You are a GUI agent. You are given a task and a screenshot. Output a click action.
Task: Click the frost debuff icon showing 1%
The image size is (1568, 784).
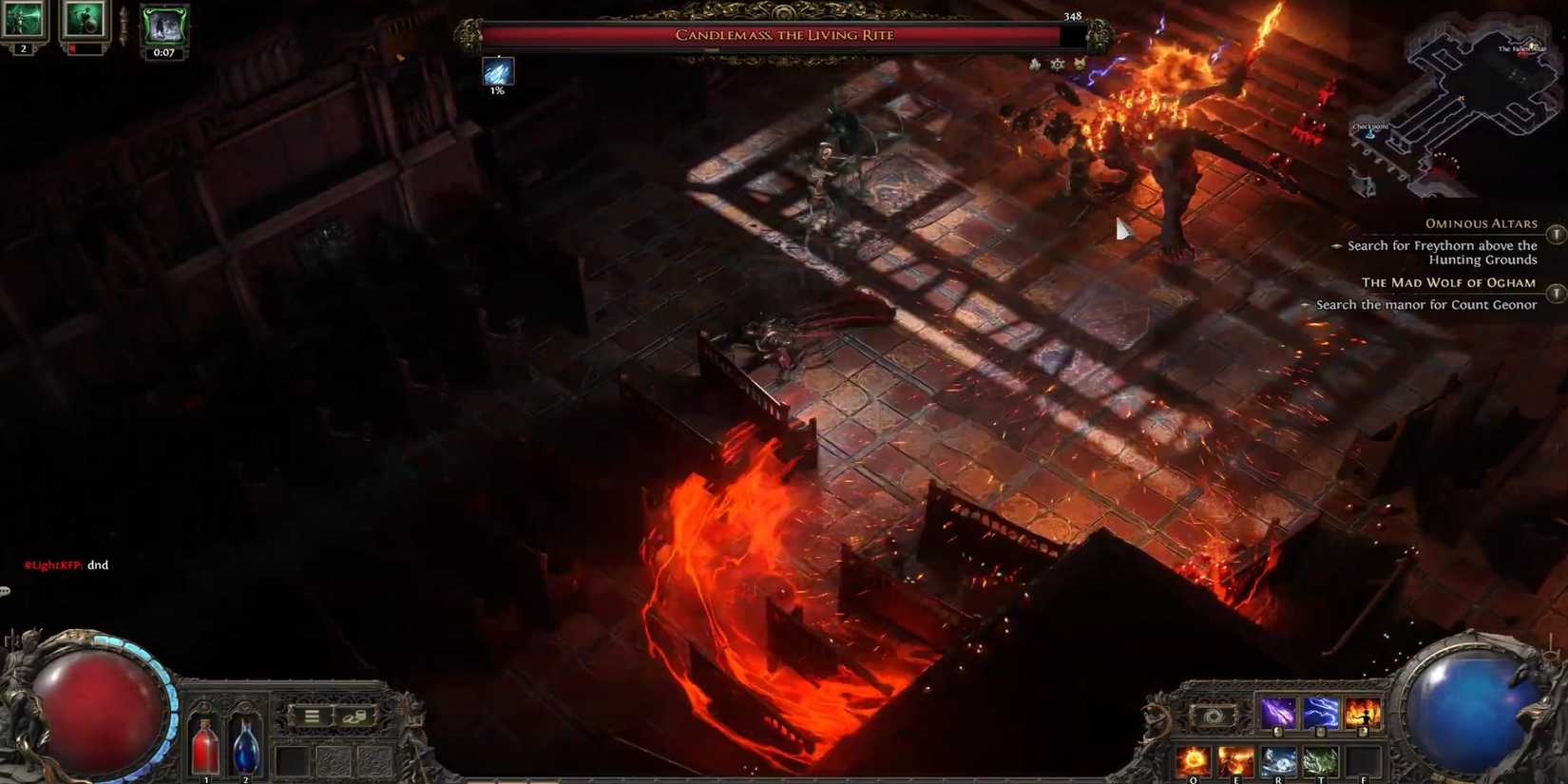(x=497, y=71)
